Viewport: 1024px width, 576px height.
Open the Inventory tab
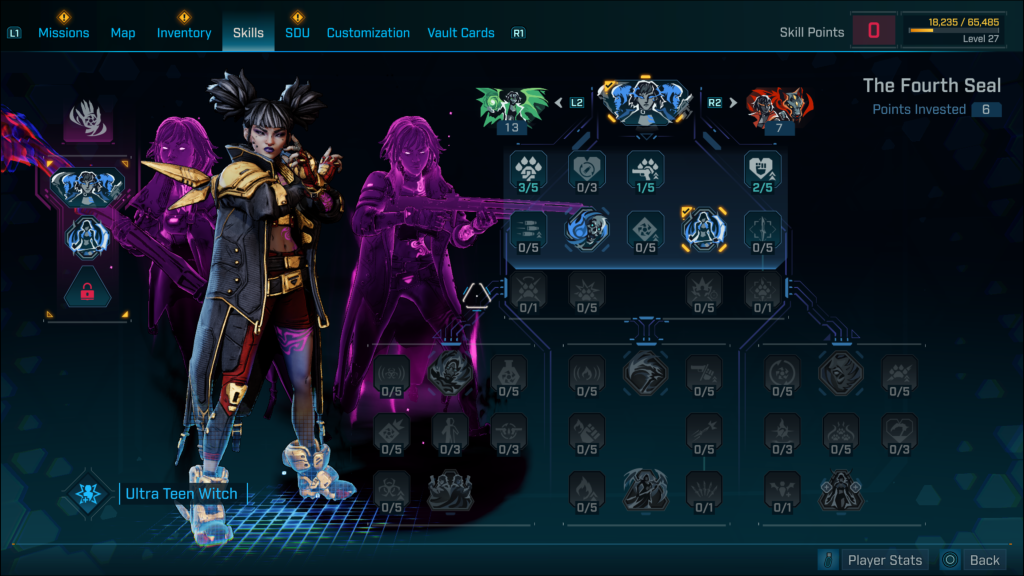(x=184, y=33)
